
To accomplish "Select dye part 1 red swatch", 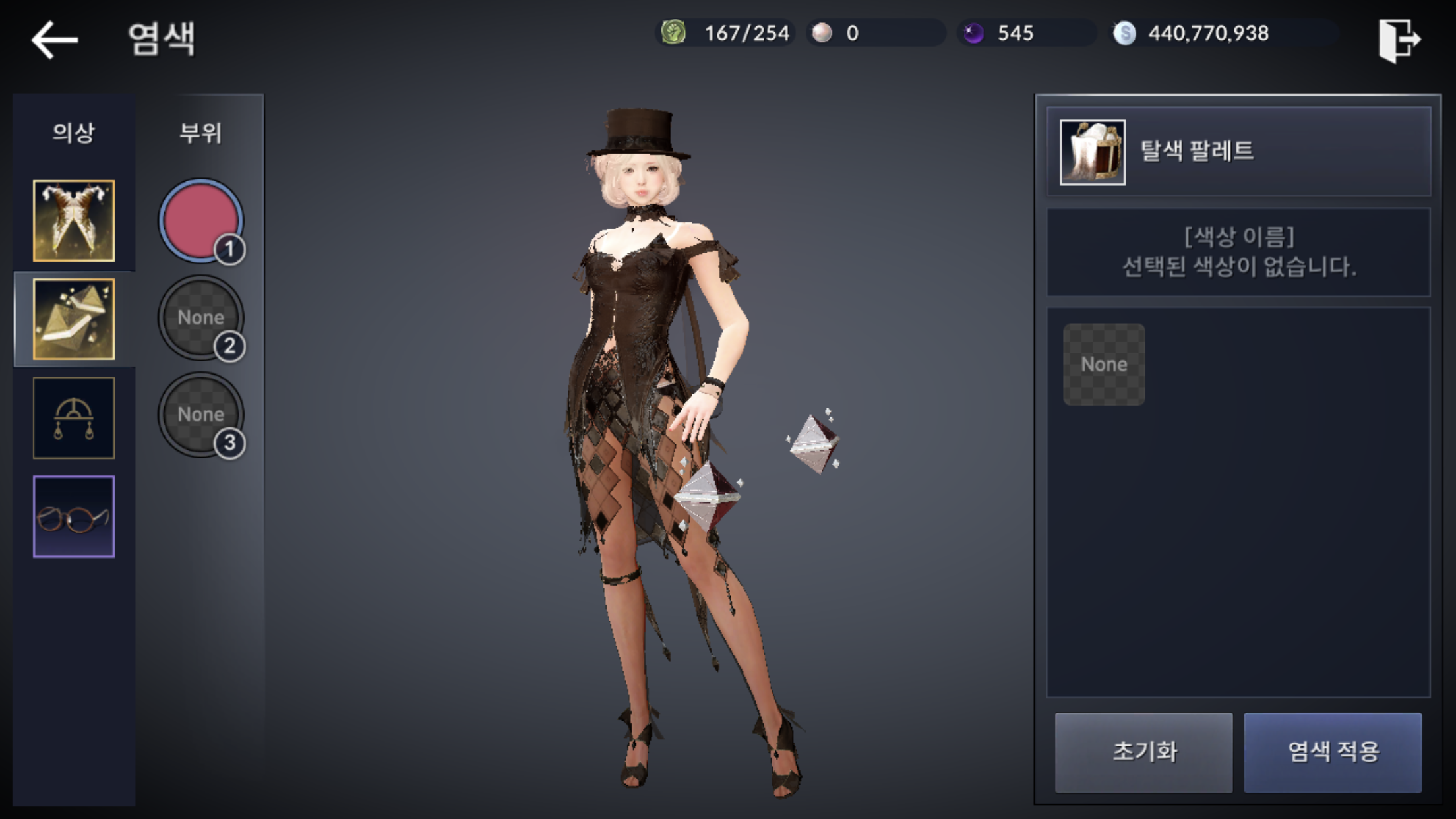I will click(200, 221).
